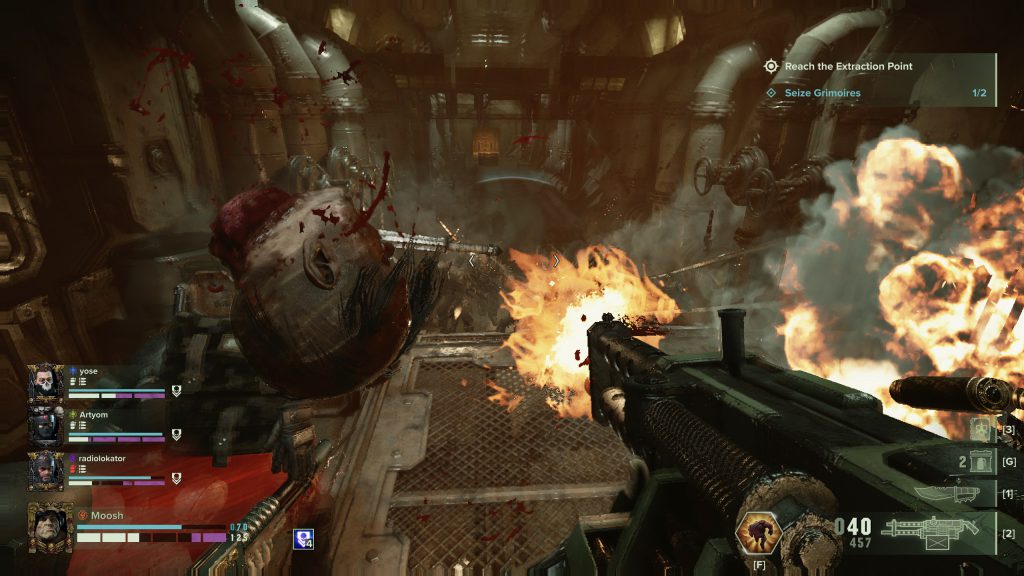Click the shield badge beside Artyom

click(x=176, y=434)
